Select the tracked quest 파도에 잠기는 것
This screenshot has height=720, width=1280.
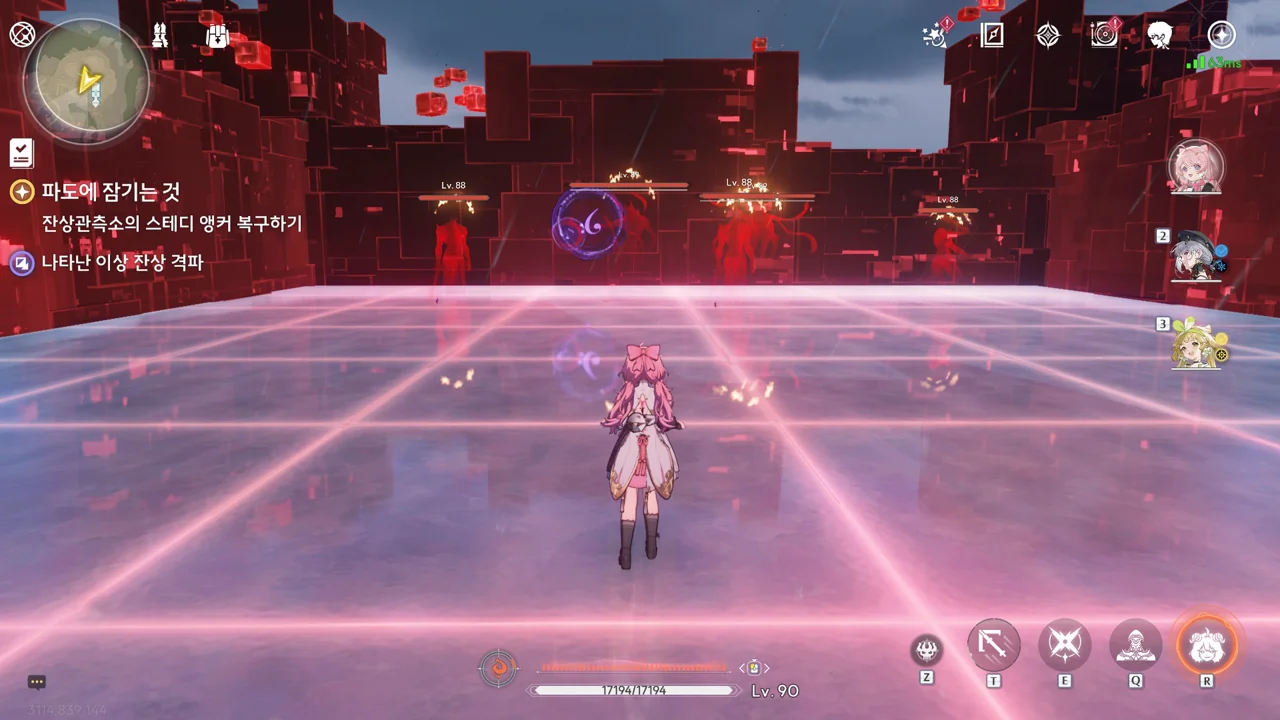point(110,191)
